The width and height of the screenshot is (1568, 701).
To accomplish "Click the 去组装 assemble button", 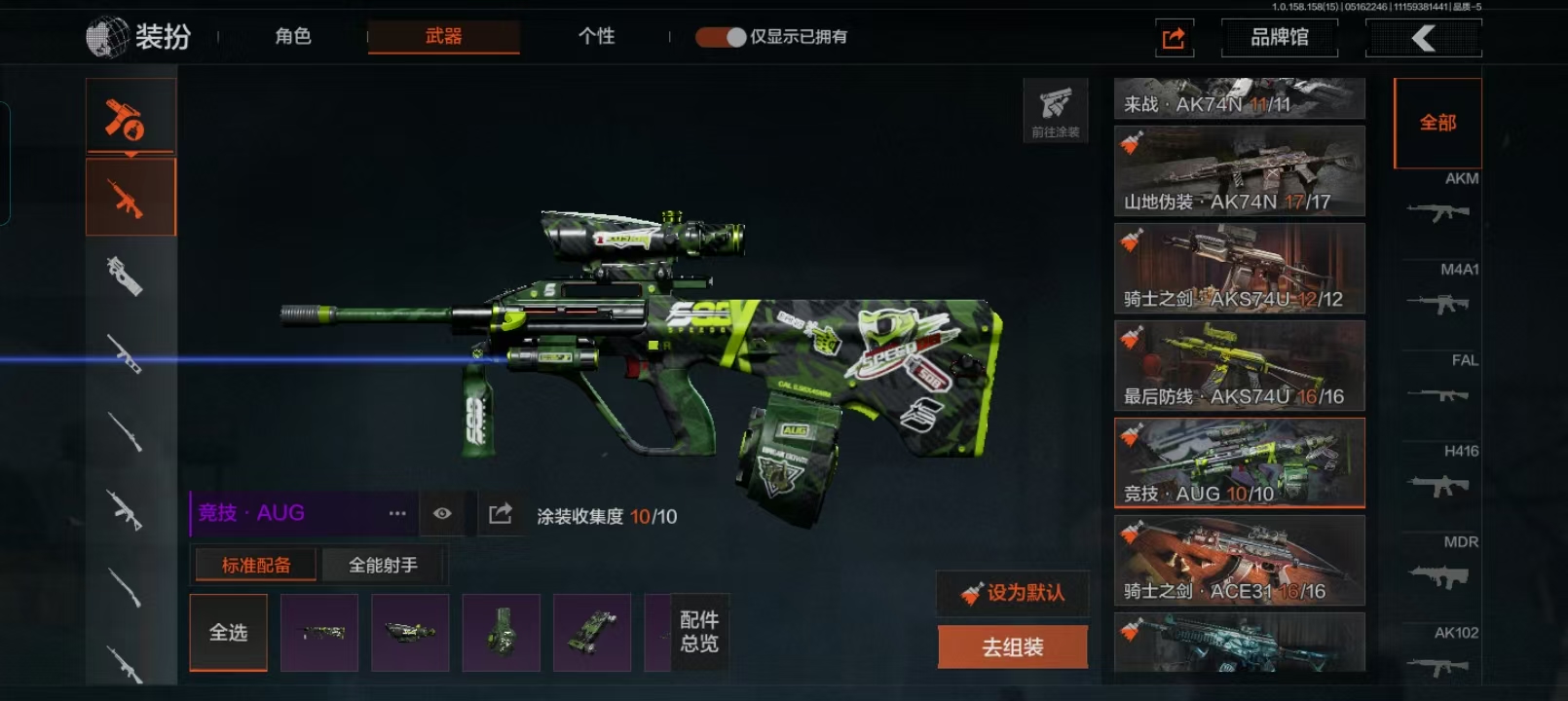I will 1013,647.
